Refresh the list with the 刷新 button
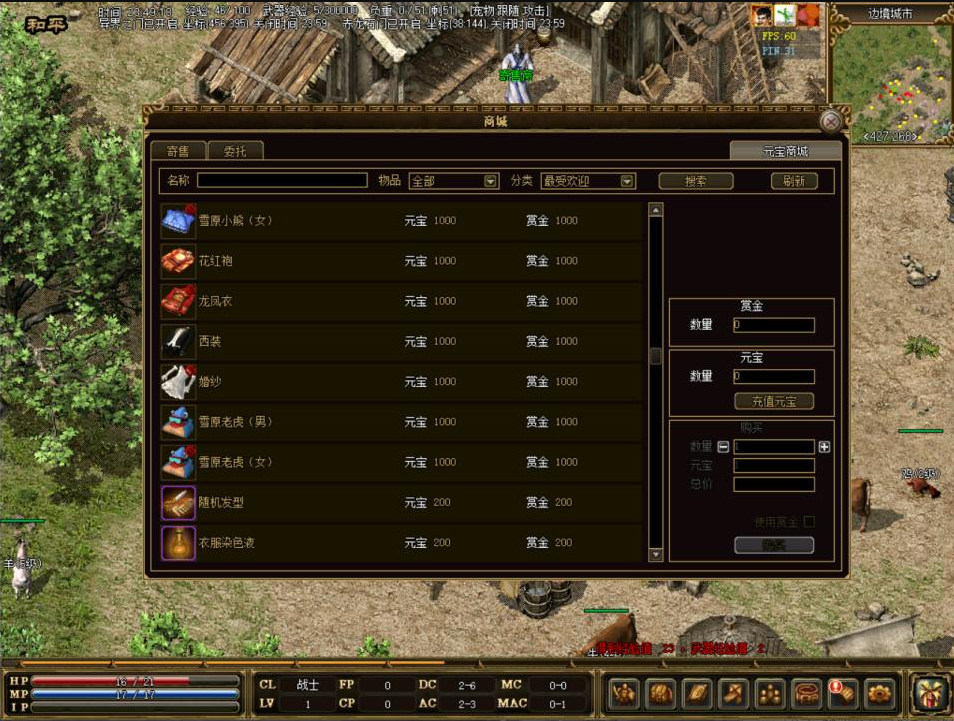Image resolution: width=954 pixels, height=721 pixels. tap(794, 181)
